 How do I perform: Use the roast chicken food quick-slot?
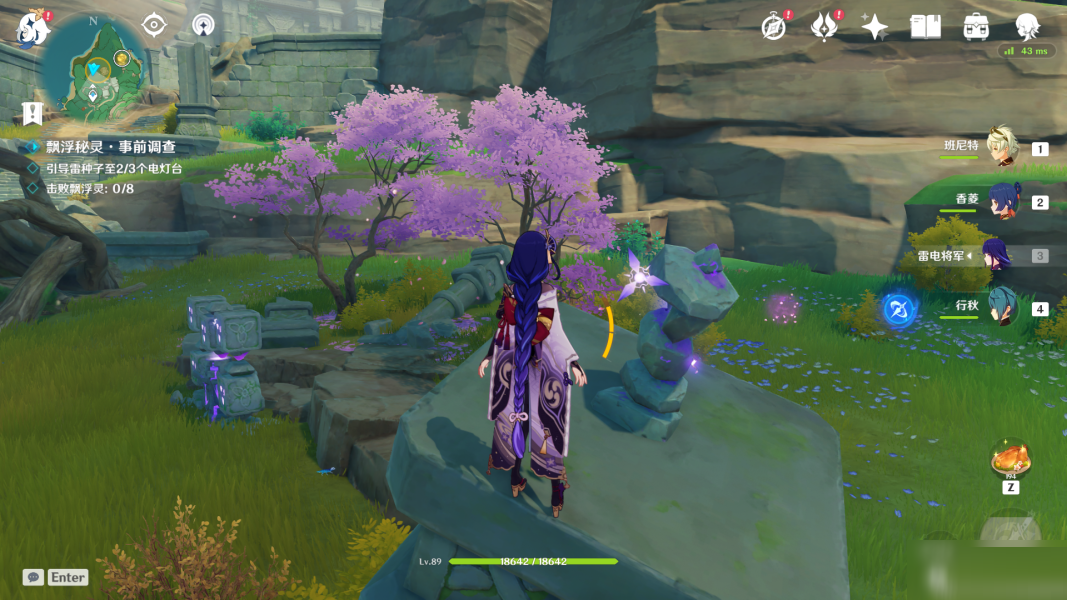1011,460
